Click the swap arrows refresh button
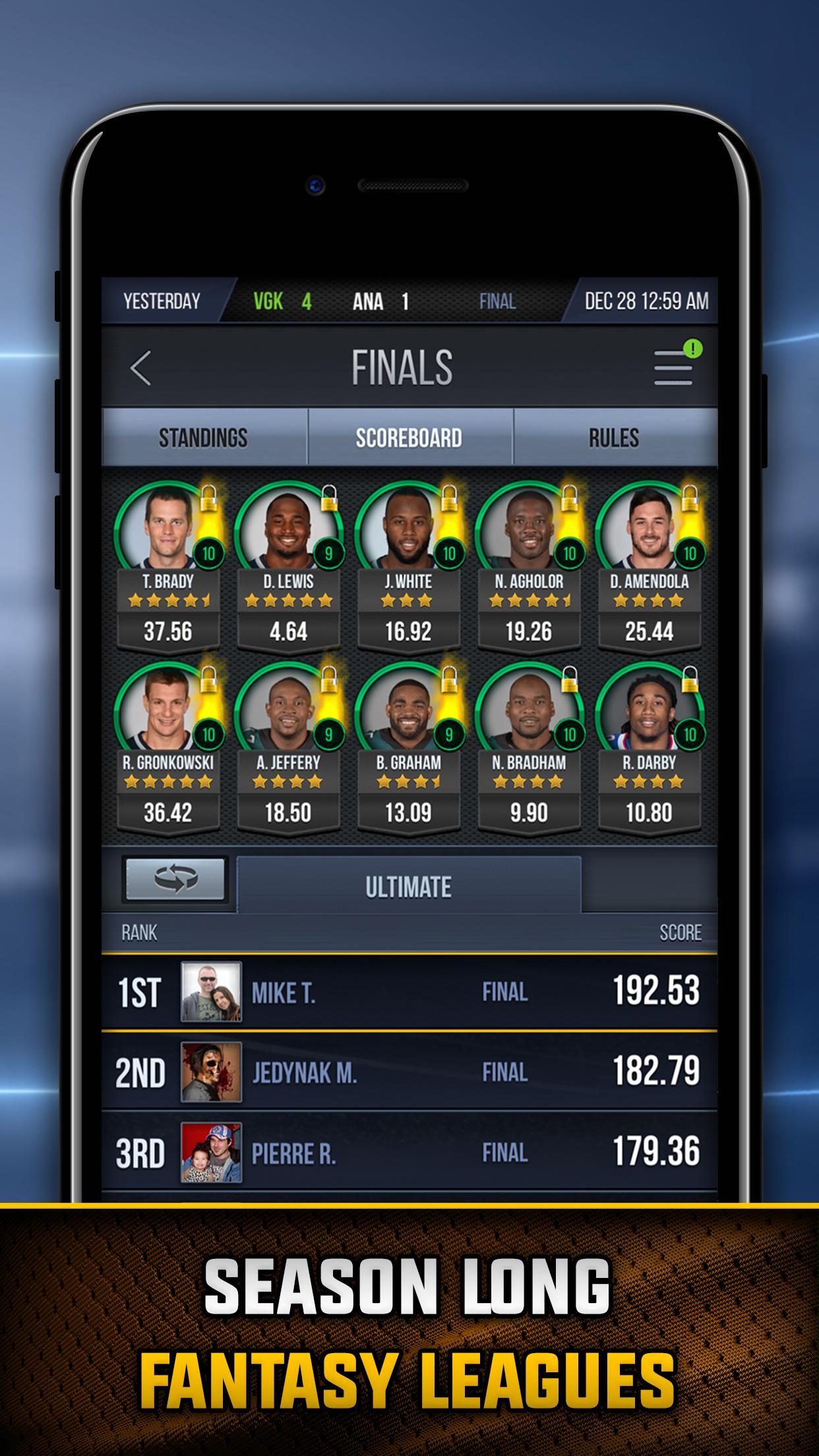This screenshot has width=819, height=1456. coord(175,878)
